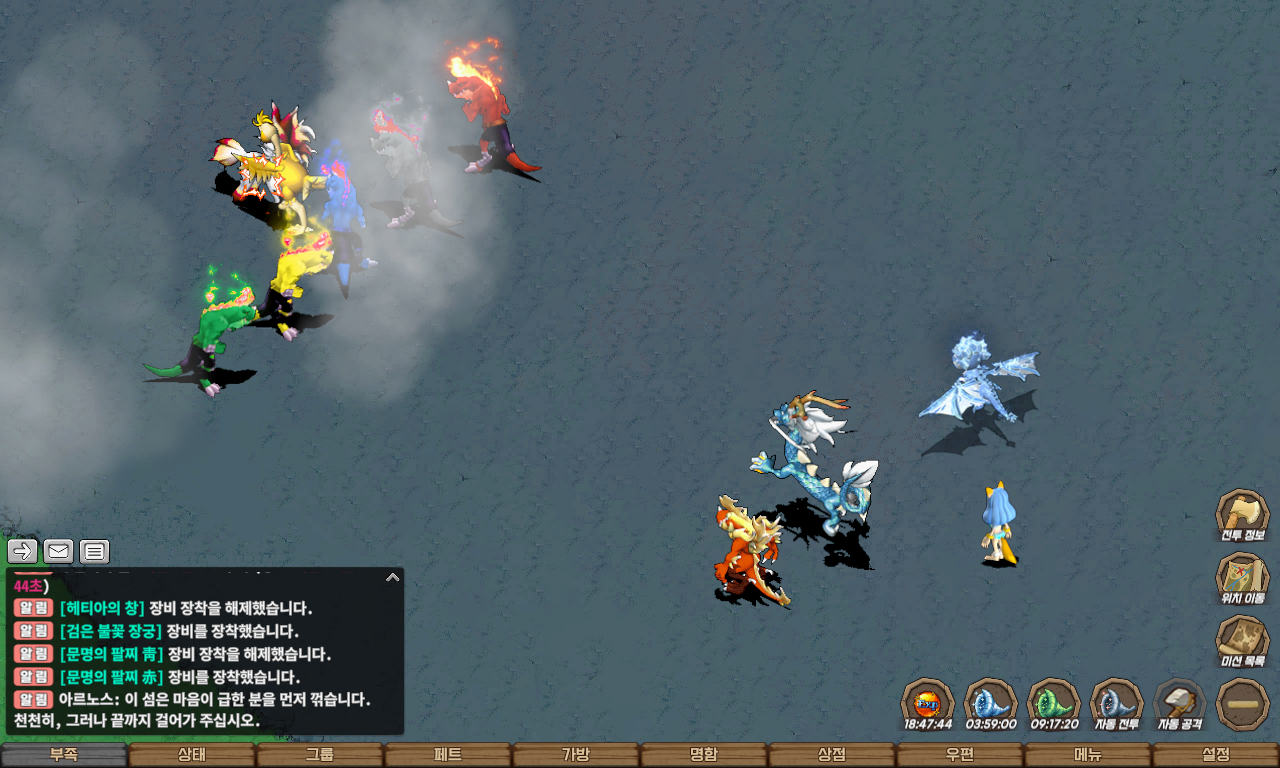Open the 상점 (Shop) menu
Screen dimensions: 1280x768
point(832,755)
